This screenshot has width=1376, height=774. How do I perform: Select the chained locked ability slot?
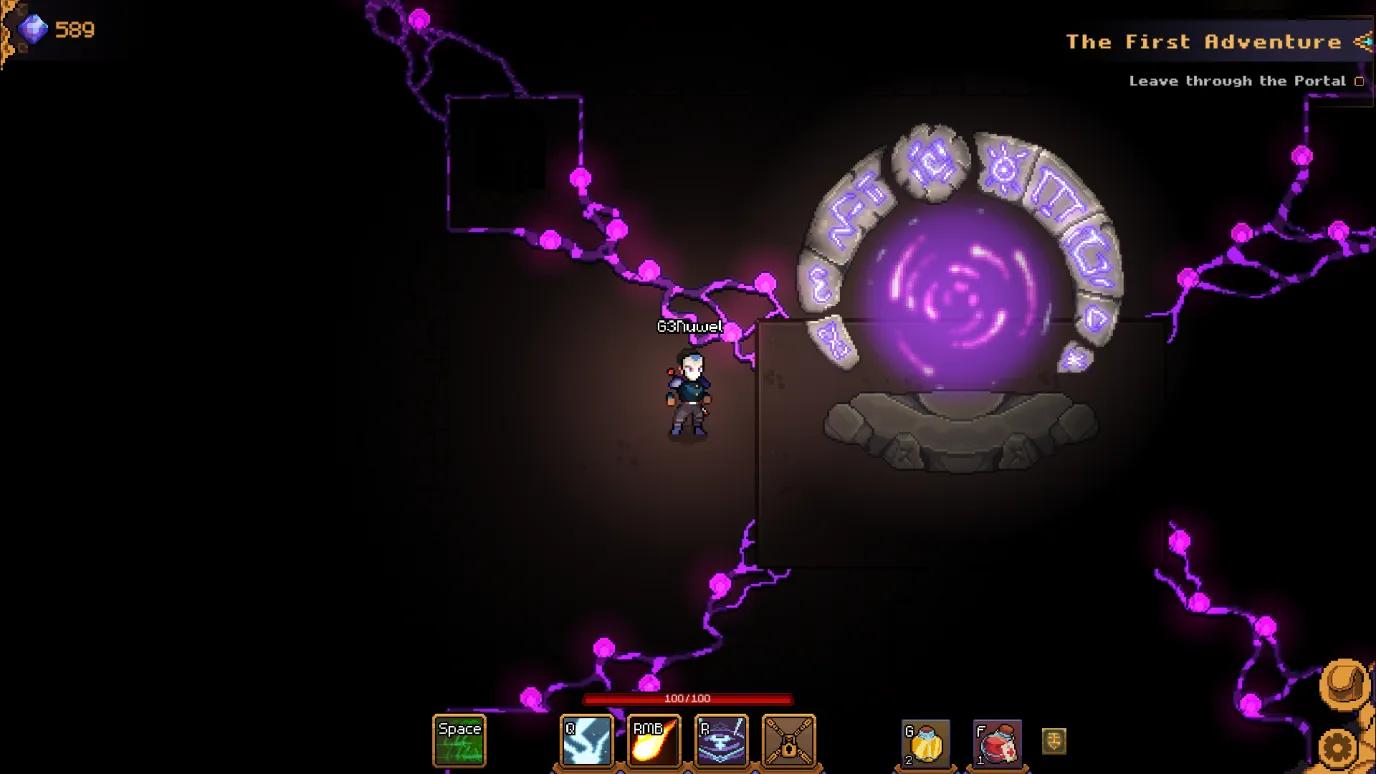789,741
